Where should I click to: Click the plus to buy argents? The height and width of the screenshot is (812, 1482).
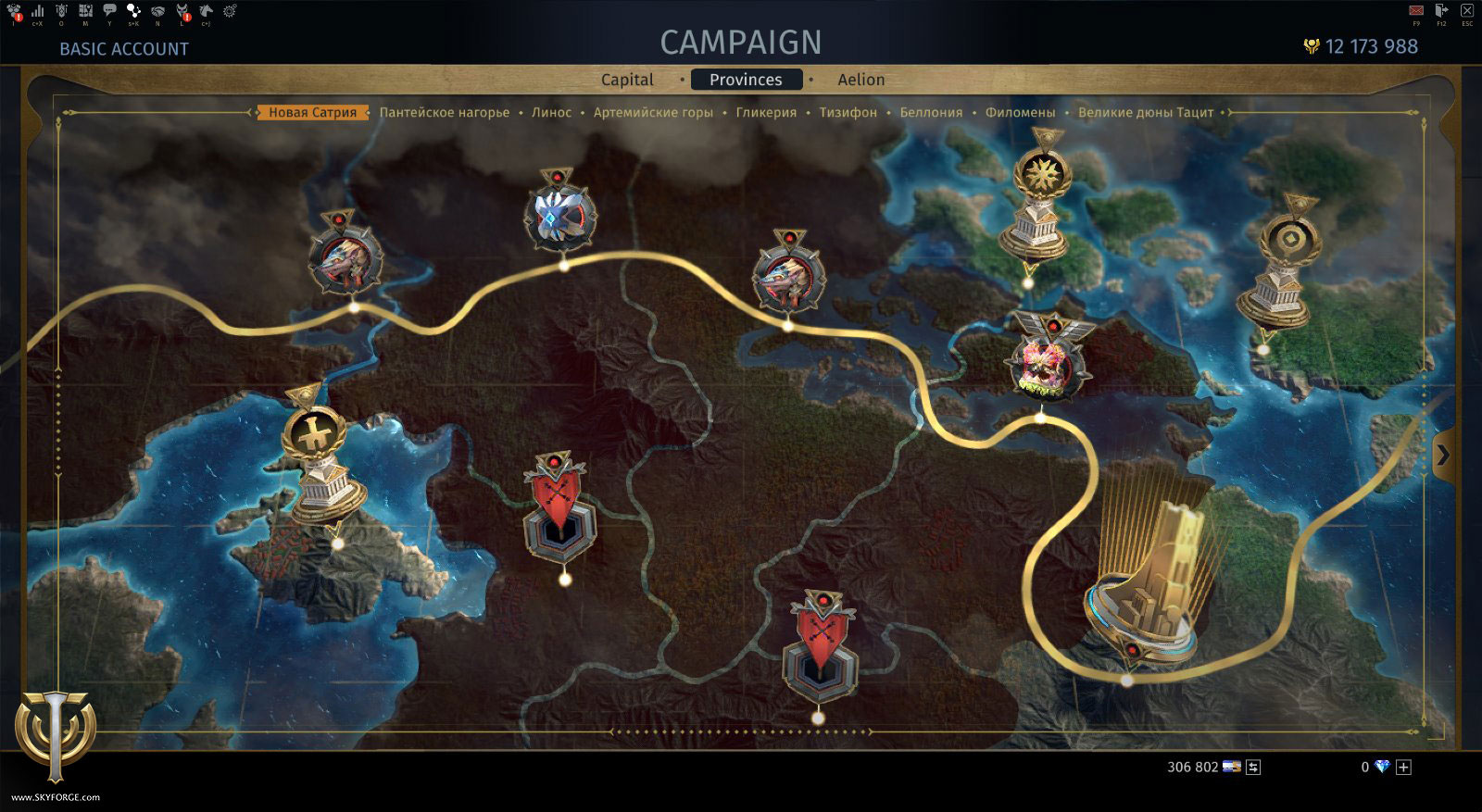(x=1405, y=768)
